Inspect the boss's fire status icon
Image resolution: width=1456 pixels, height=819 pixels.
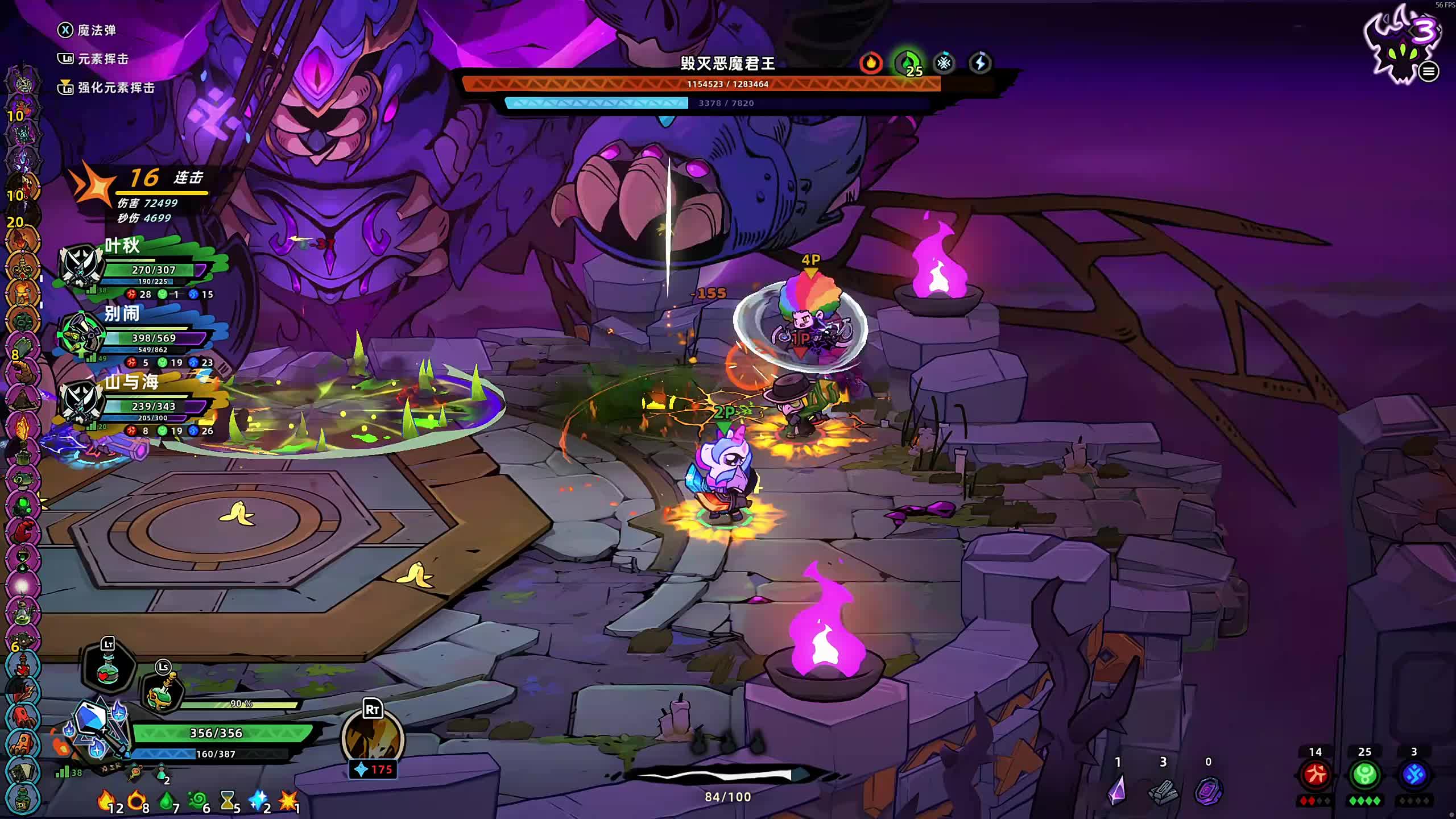(x=871, y=63)
